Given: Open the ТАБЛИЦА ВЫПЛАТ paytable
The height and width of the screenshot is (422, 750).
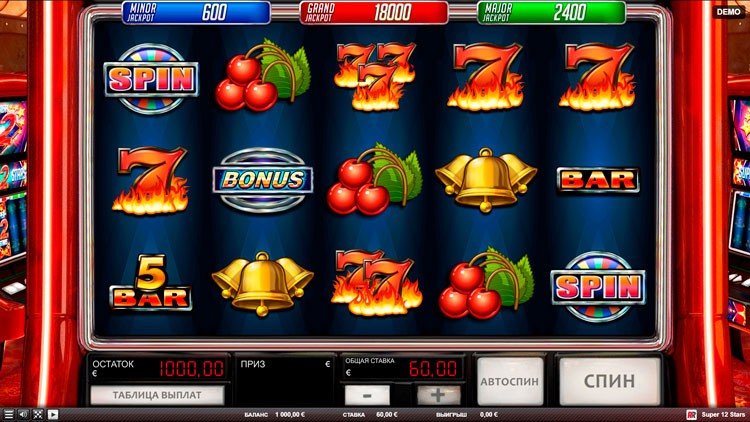Looking at the screenshot, I should (157, 394).
